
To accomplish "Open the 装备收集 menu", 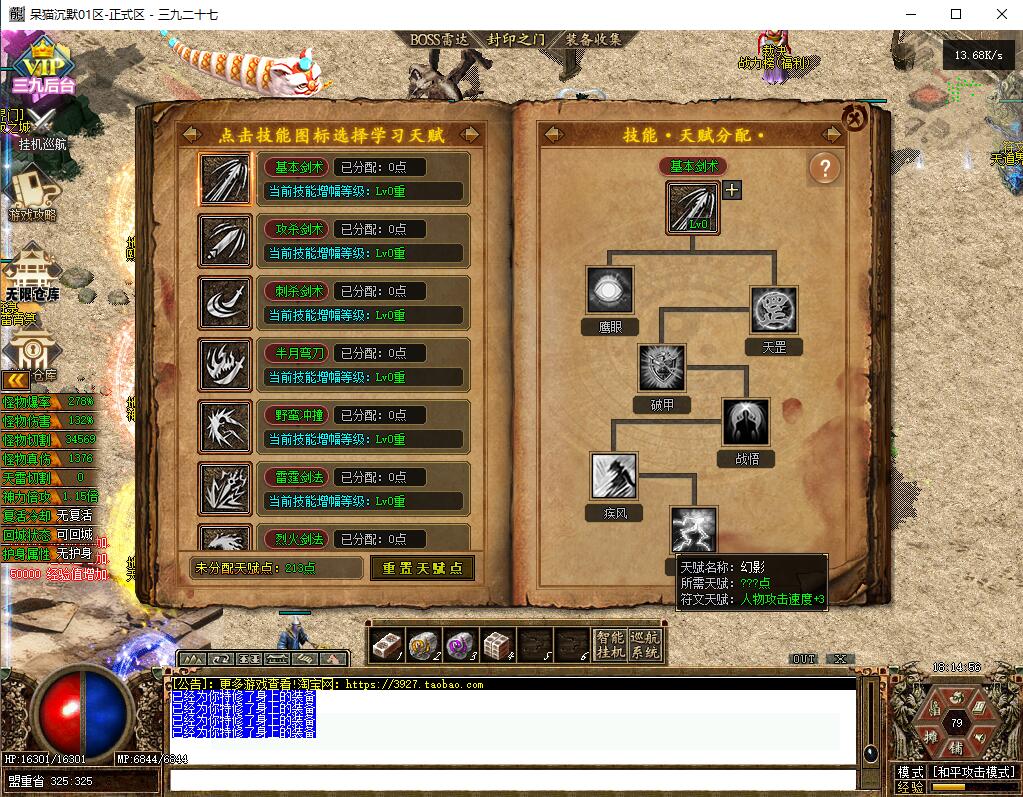I will point(593,40).
